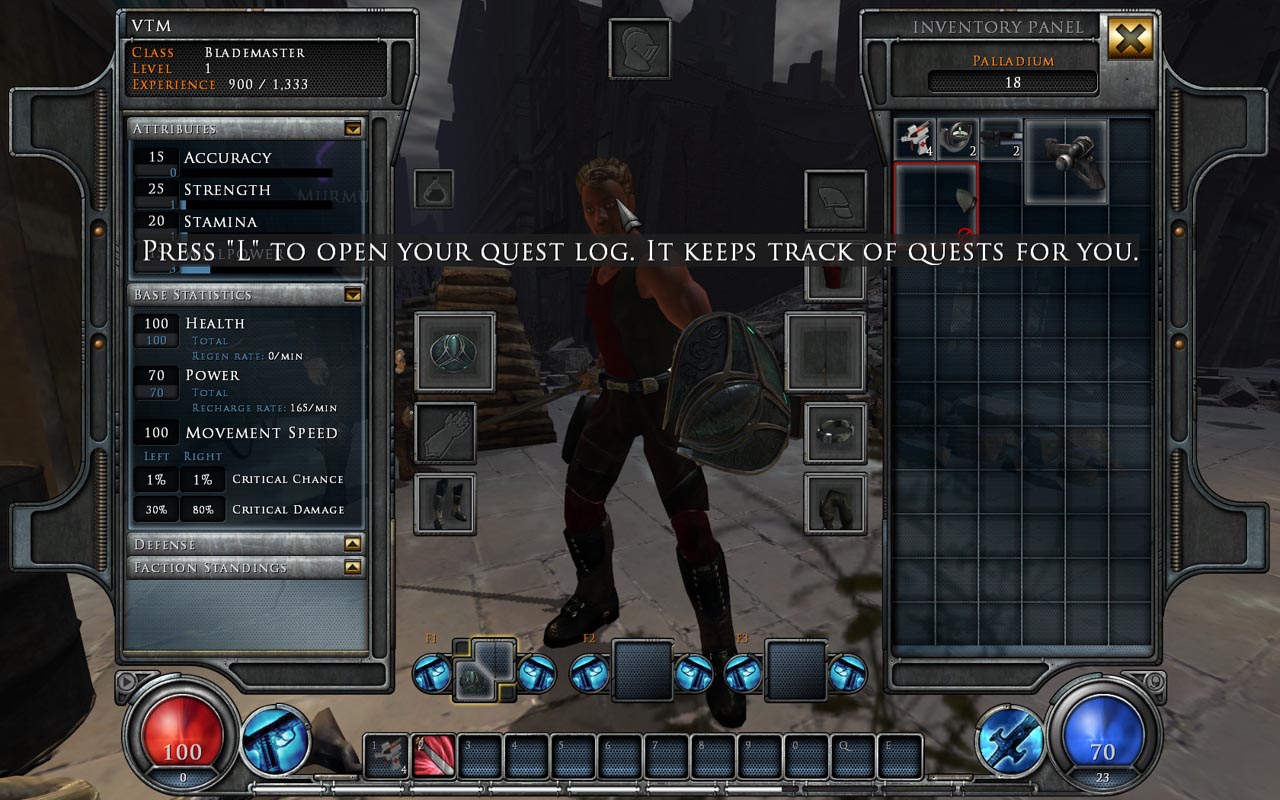Select the left skill orb beside health
The image size is (1280, 800).
[x=275, y=740]
